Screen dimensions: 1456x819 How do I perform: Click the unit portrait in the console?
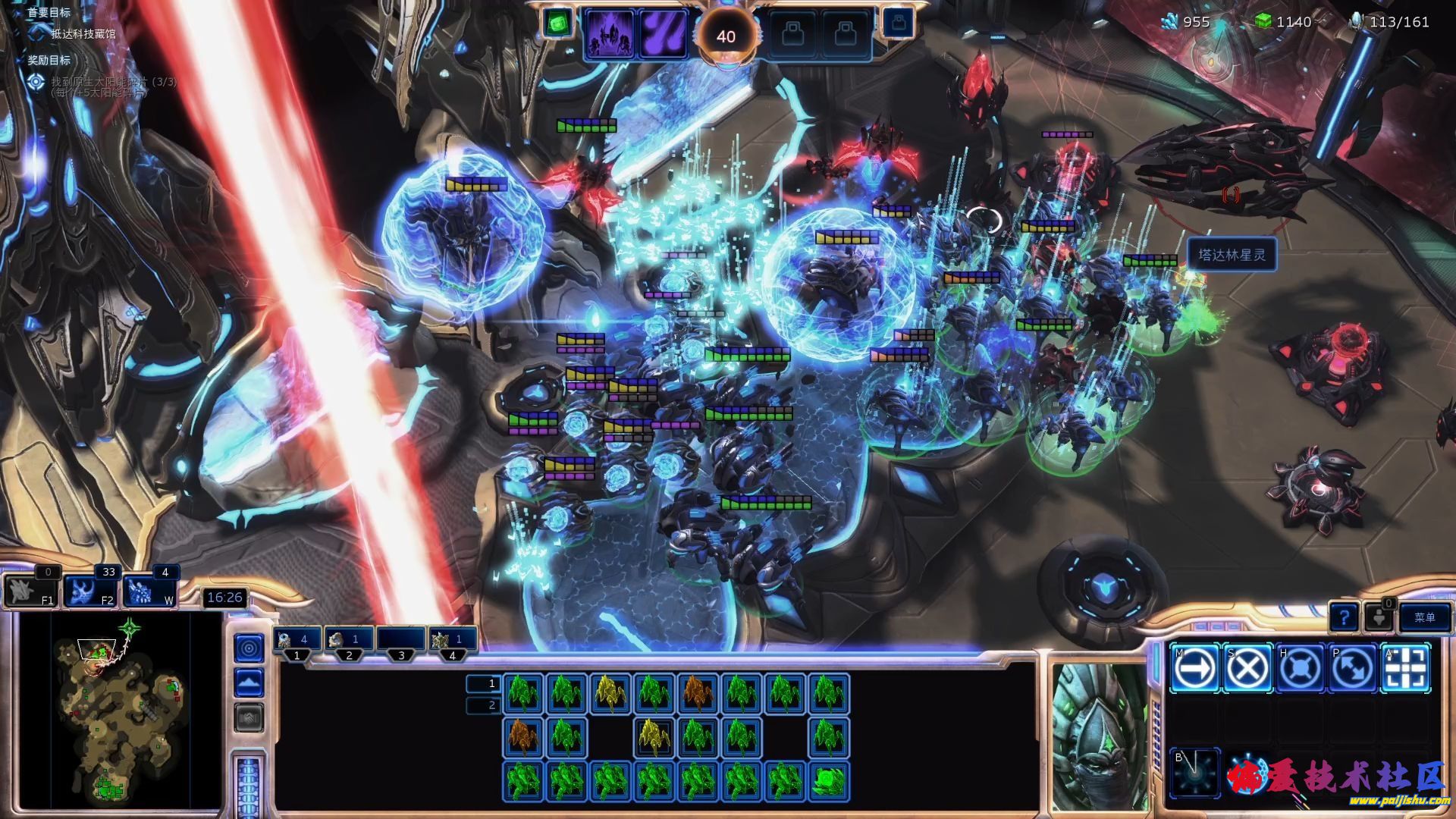coord(1098,734)
